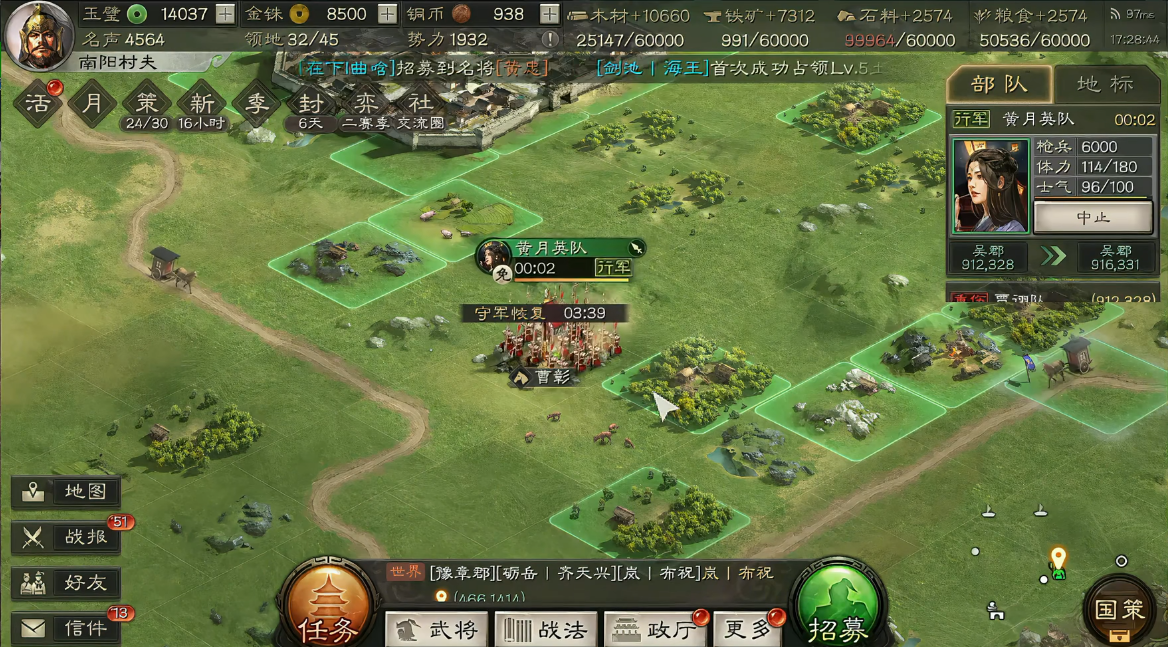Open the 策 diamond icon
1168x647 pixels.
coord(147,104)
